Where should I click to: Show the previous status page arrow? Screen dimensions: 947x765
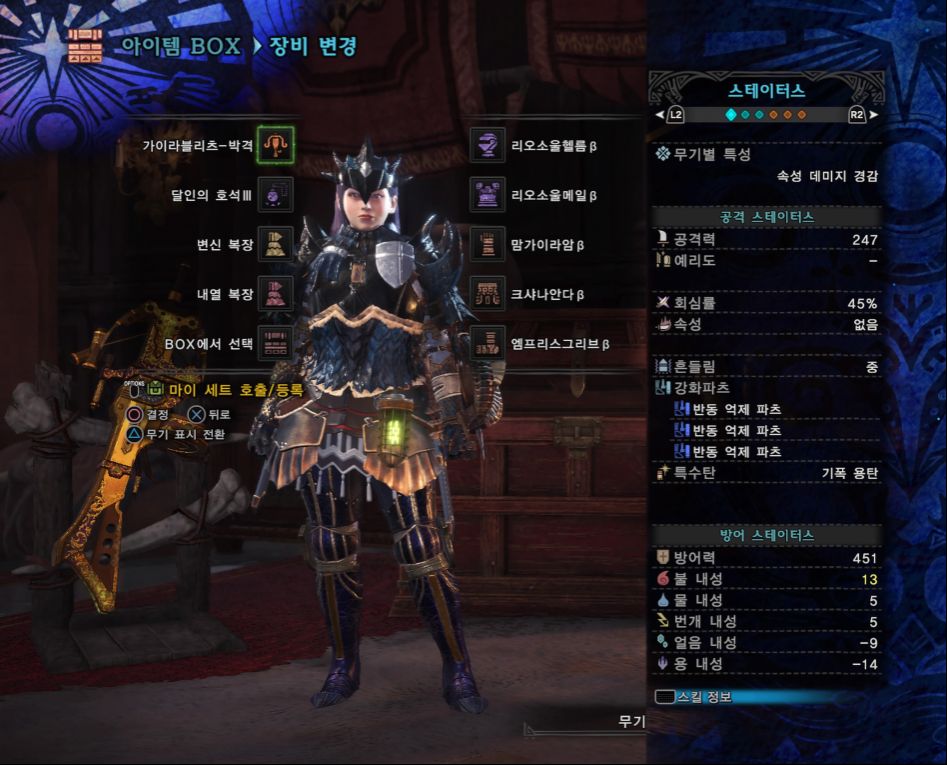[x=660, y=115]
